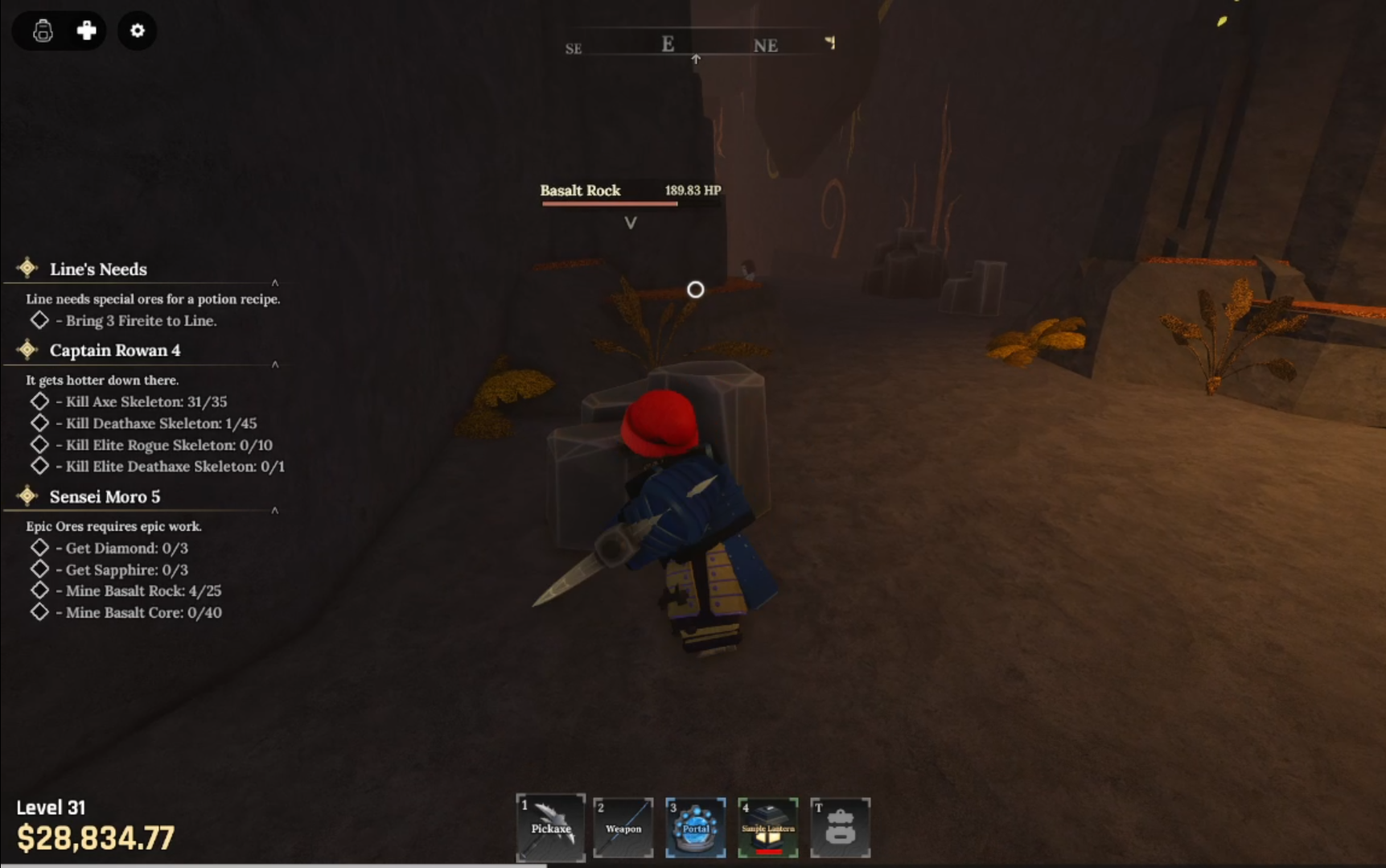Tick the Kill Axe Skeleton objective diamond
1386x868 pixels.
click(x=39, y=400)
